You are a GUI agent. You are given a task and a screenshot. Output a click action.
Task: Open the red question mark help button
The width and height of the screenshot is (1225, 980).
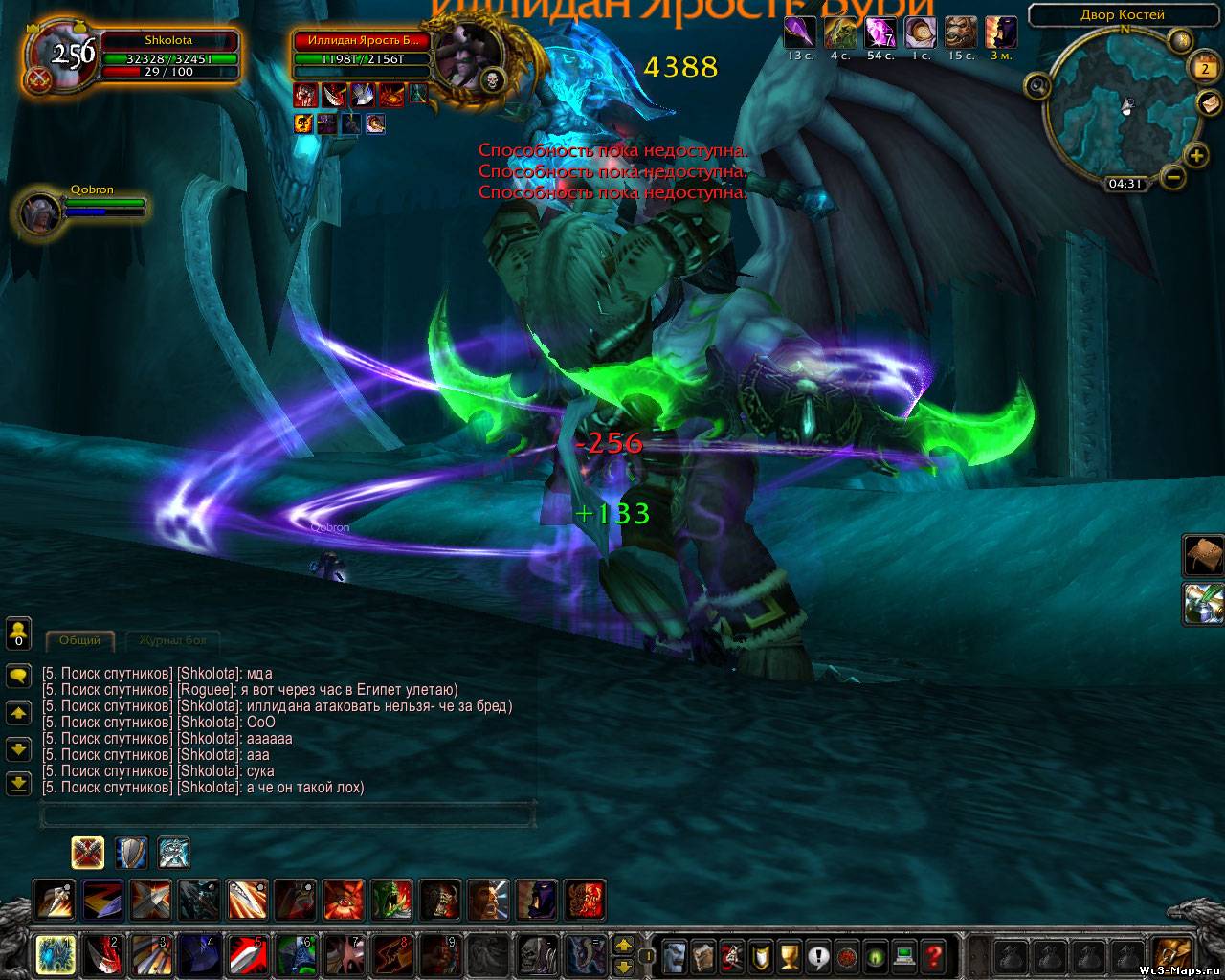[x=933, y=954]
